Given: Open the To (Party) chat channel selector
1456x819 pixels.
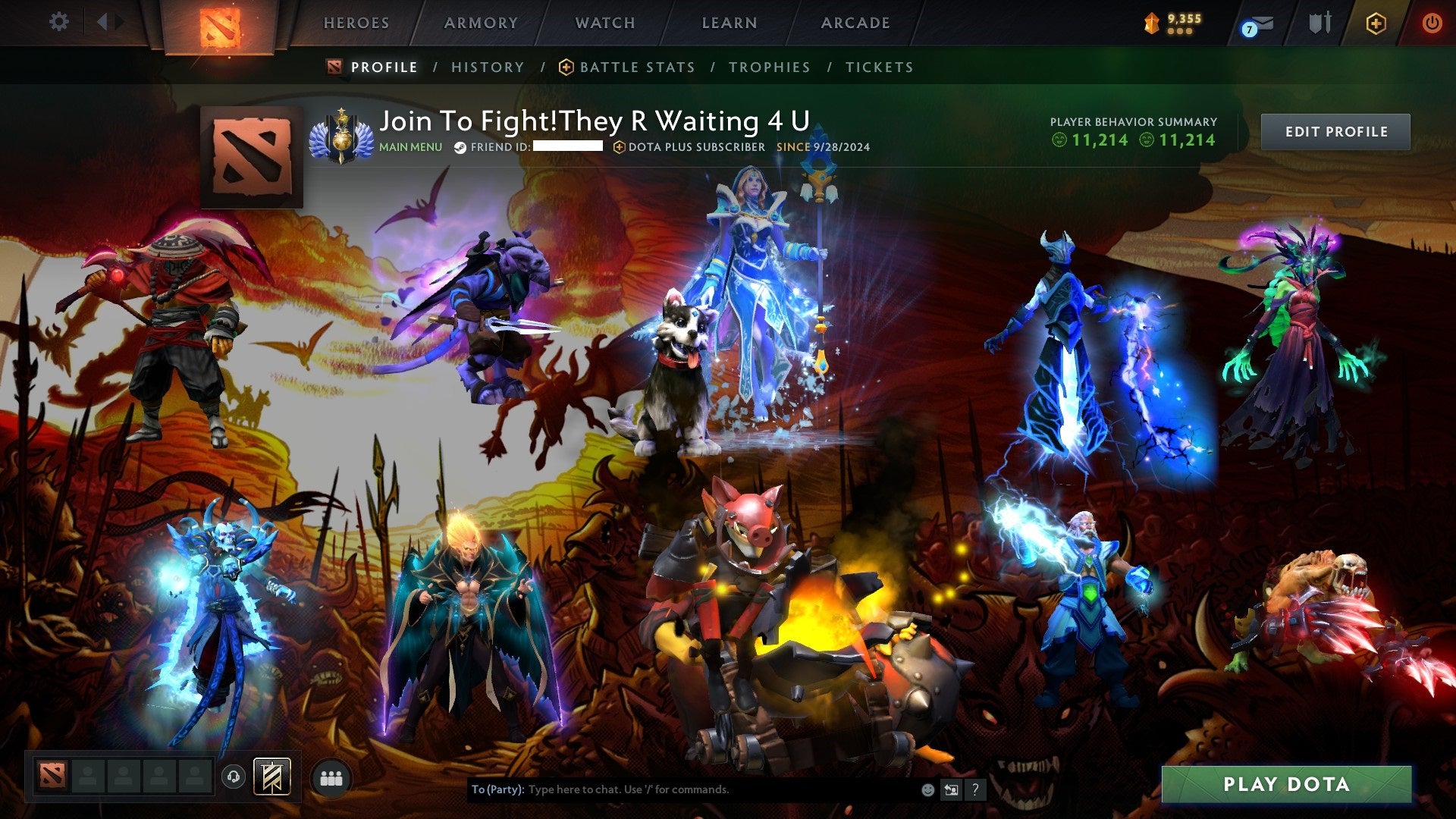Looking at the screenshot, I should [497, 789].
